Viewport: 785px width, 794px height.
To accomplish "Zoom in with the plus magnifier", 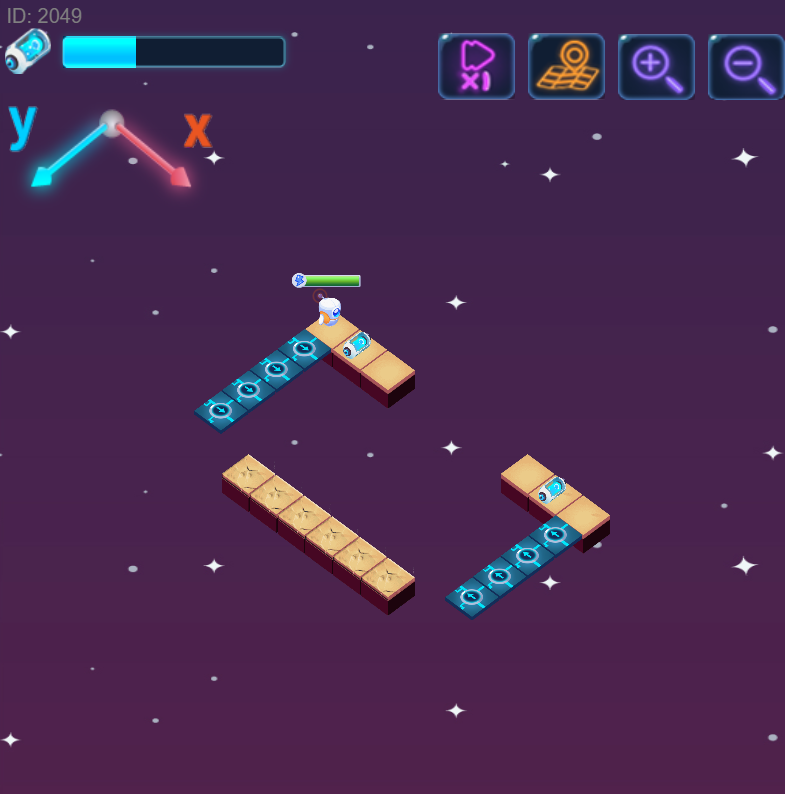I will tap(656, 67).
